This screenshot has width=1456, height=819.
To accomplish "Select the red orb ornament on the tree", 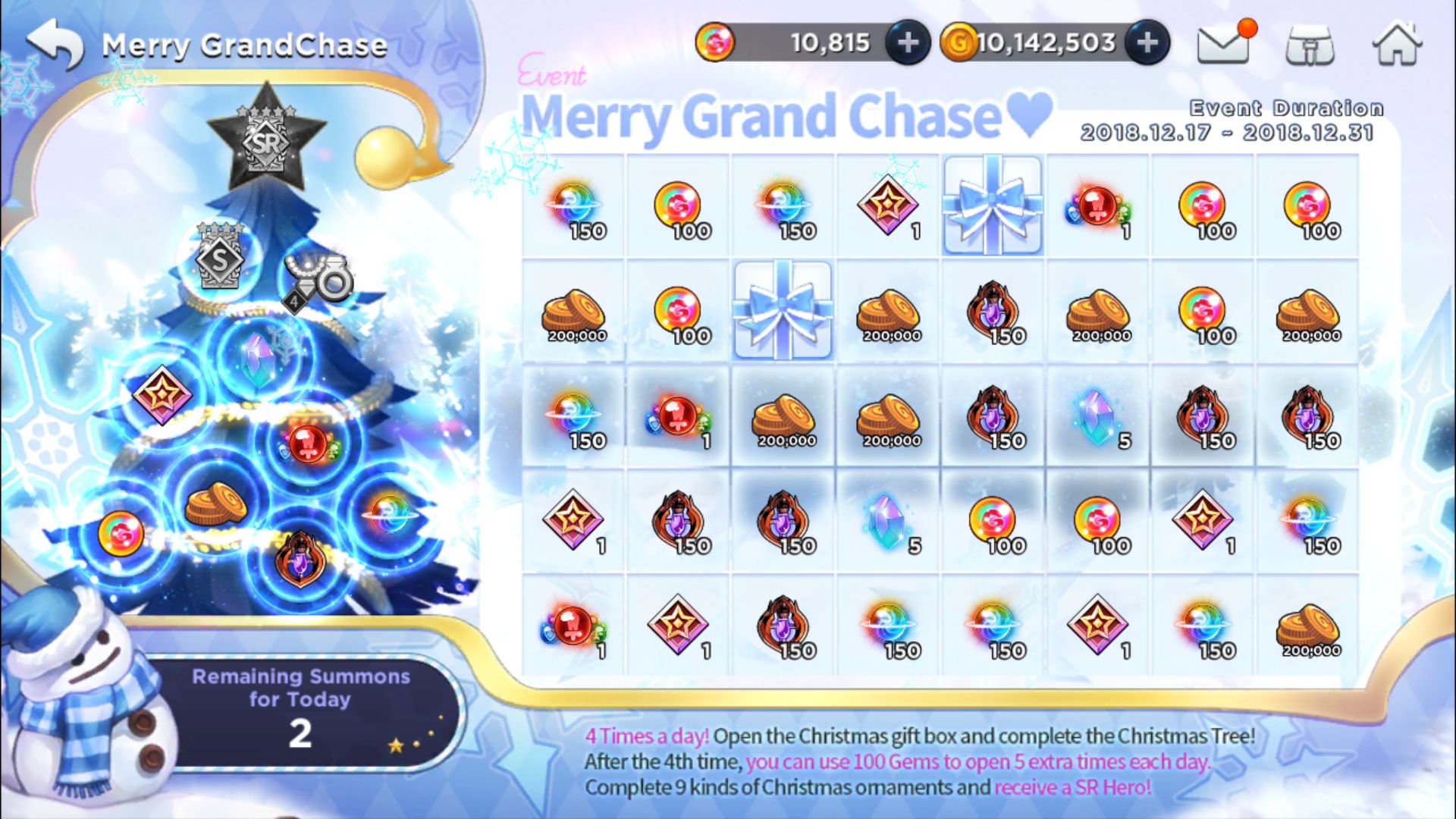I will 307,442.
